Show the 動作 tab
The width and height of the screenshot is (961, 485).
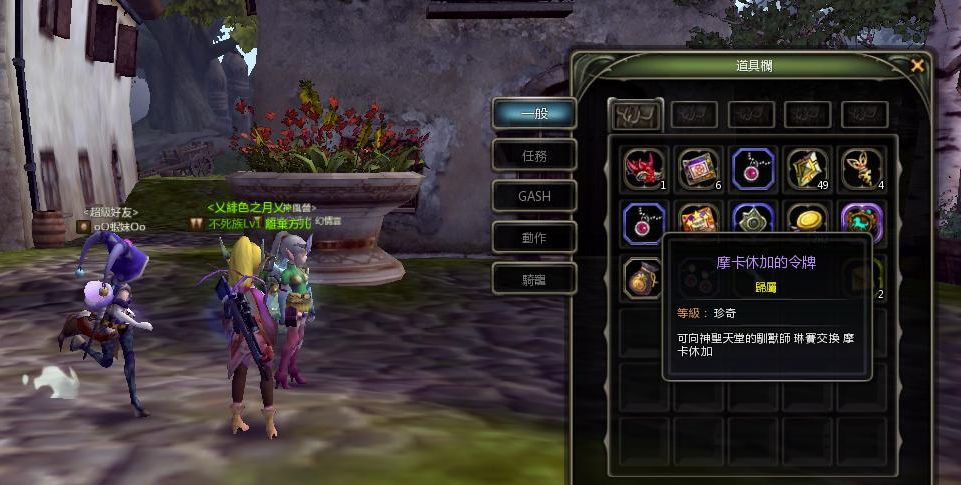pos(535,237)
